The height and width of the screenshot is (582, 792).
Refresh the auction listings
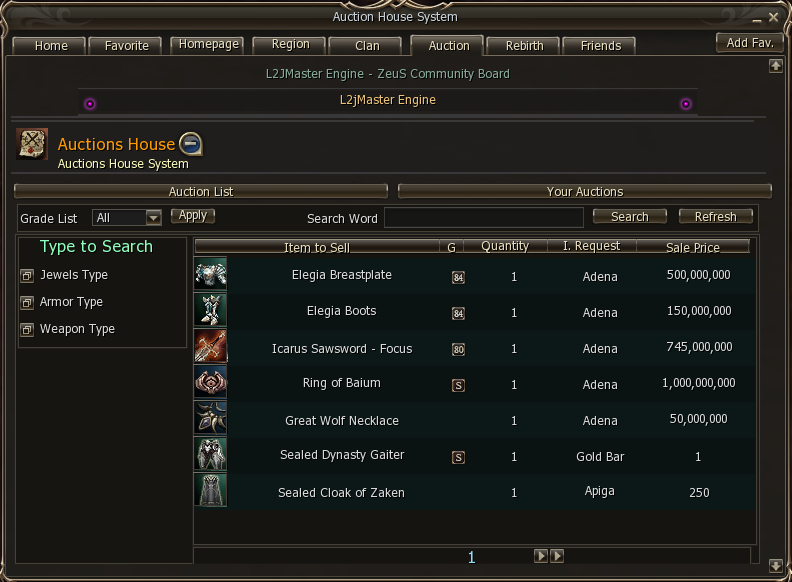pos(715,216)
